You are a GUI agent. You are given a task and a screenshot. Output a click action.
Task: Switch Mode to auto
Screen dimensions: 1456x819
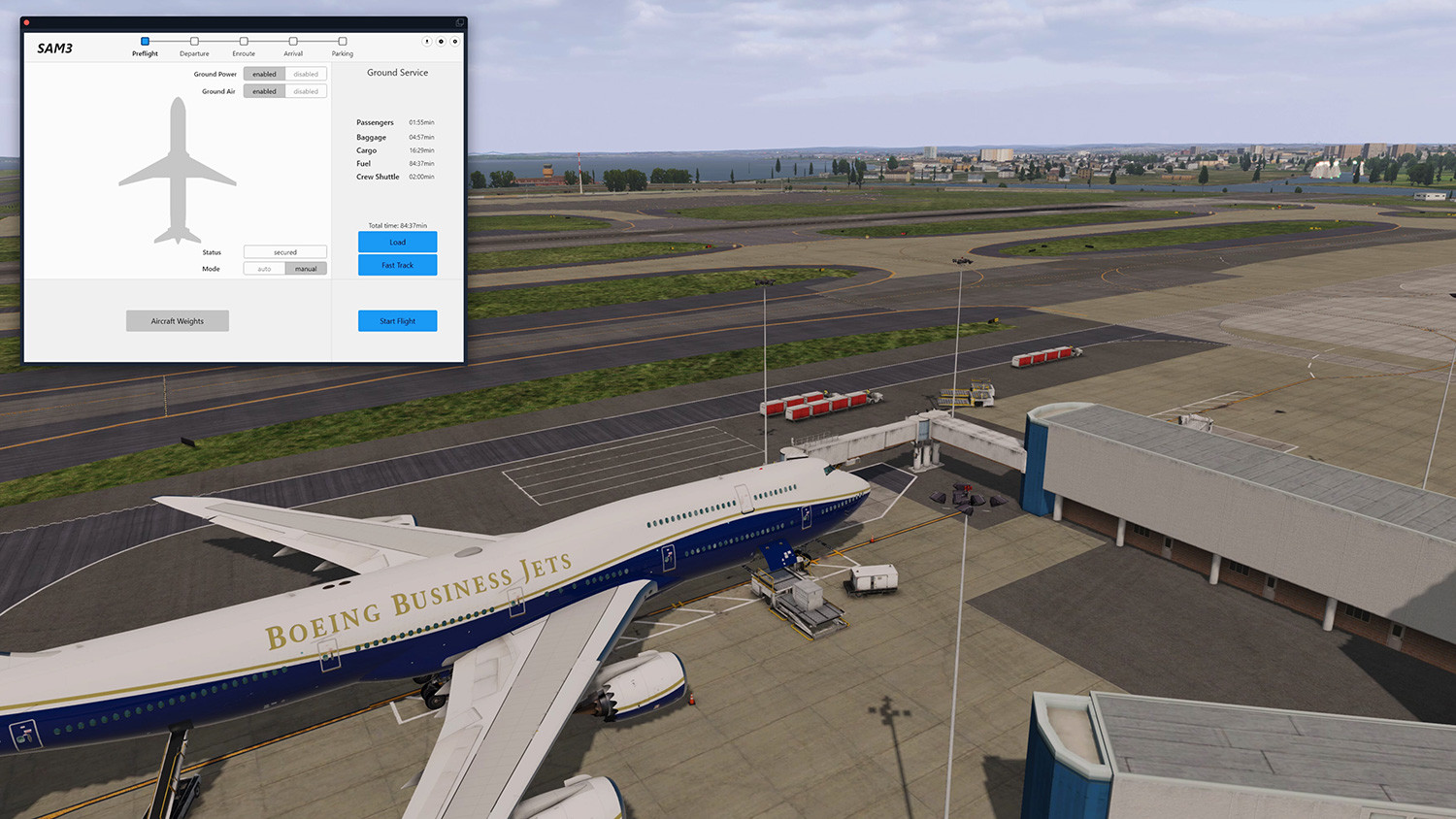click(x=264, y=268)
